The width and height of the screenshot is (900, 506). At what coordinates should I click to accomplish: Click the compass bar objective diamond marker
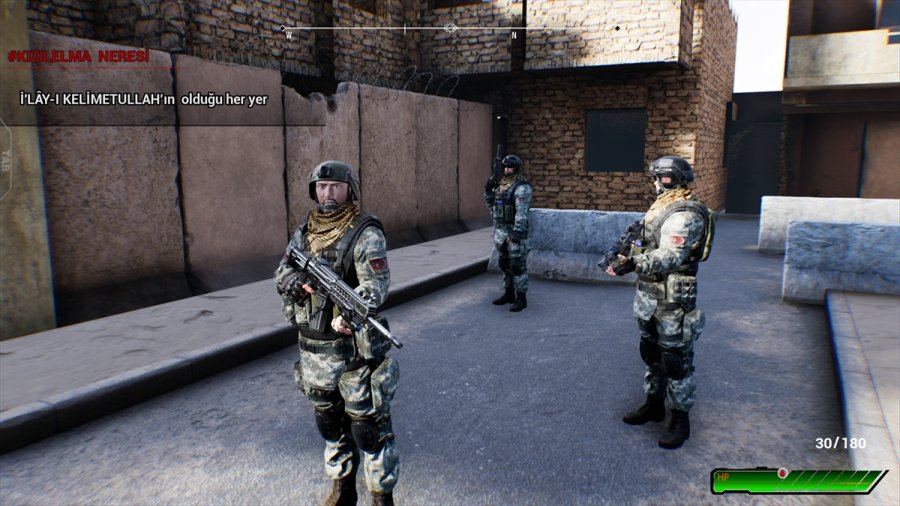coord(450,28)
